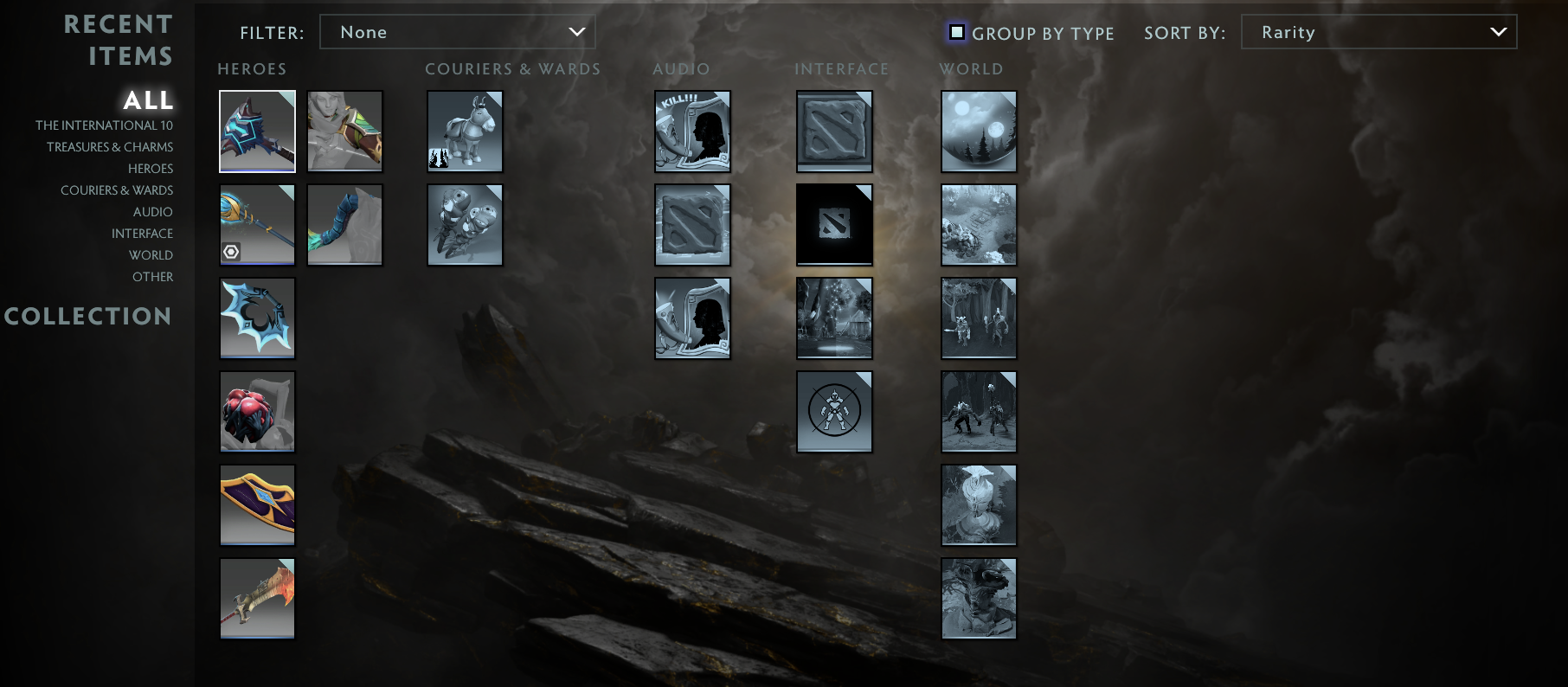1568x687 pixels.
Task: Open the COLLECTION section
Action: (x=88, y=317)
